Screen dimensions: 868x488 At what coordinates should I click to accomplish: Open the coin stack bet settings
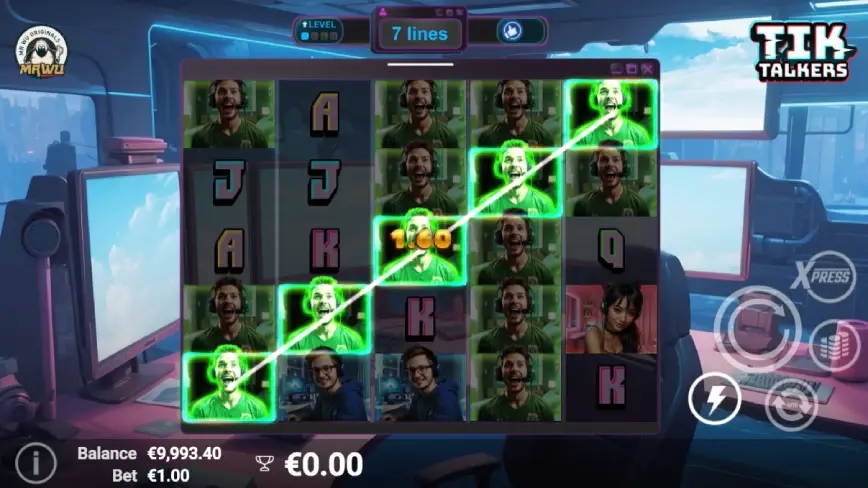click(x=833, y=343)
